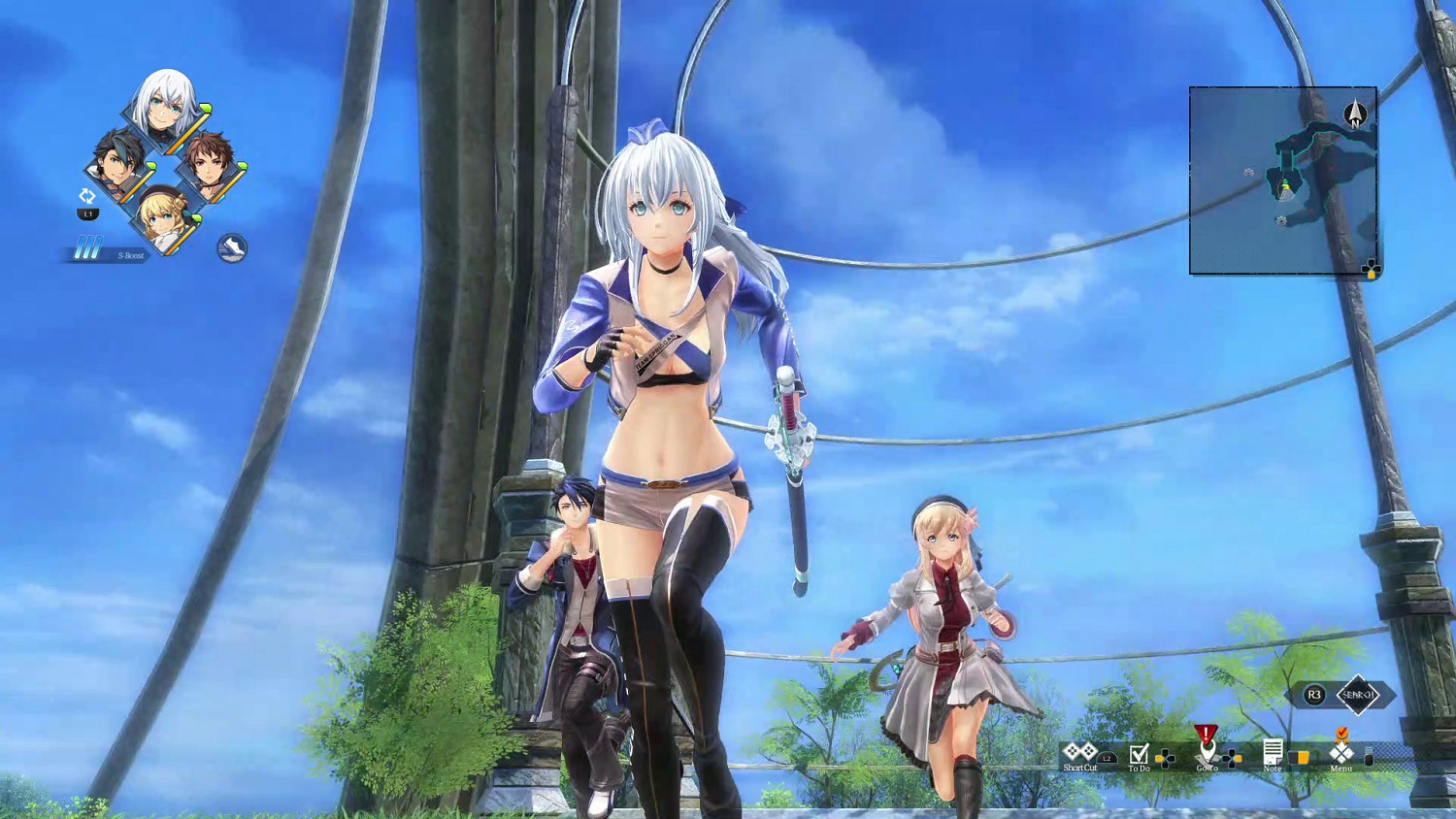Toggle party leader swap with the L1 arrows
Screen dimensions: 1456x819
87,195
